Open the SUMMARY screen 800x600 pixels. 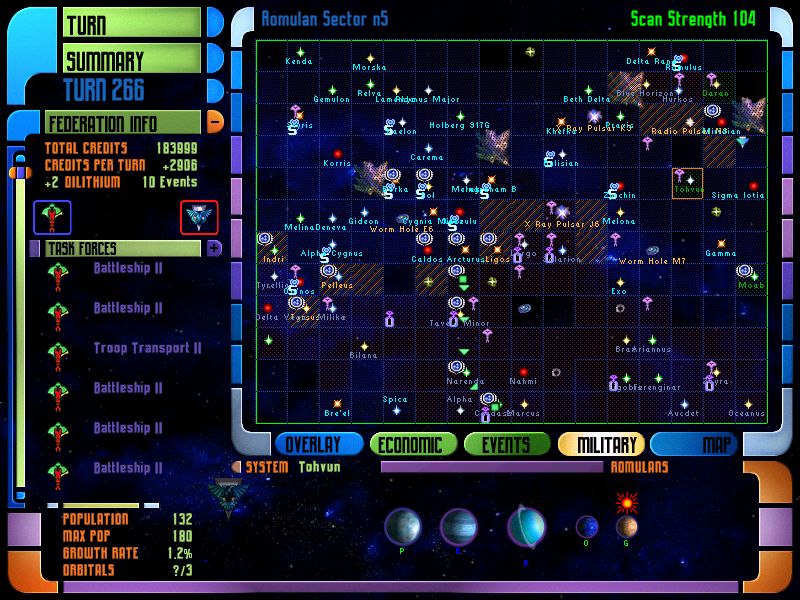[x=131, y=60]
